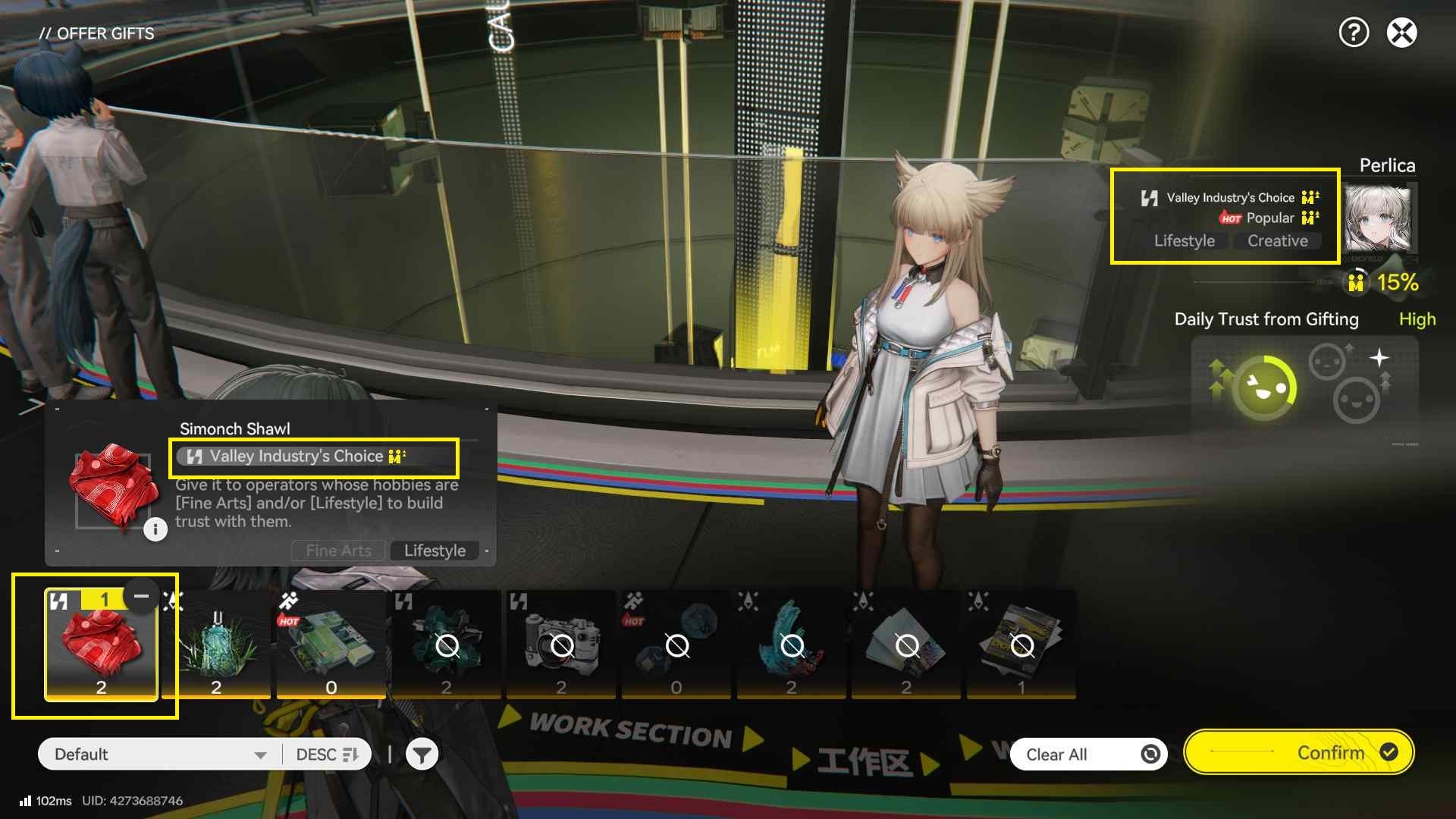The image size is (1456, 819).
Task: Select the blue coral sculpture gift
Action: point(791,645)
